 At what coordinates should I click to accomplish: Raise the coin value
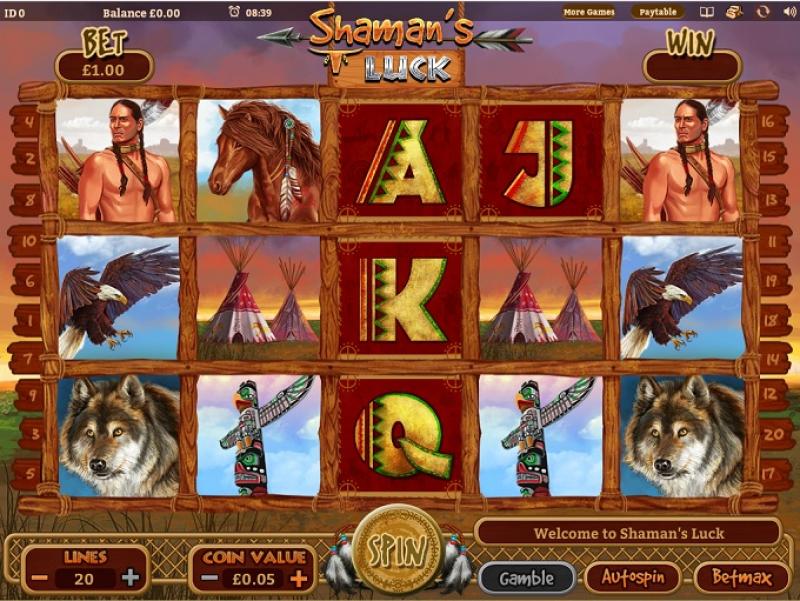click(298, 578)
